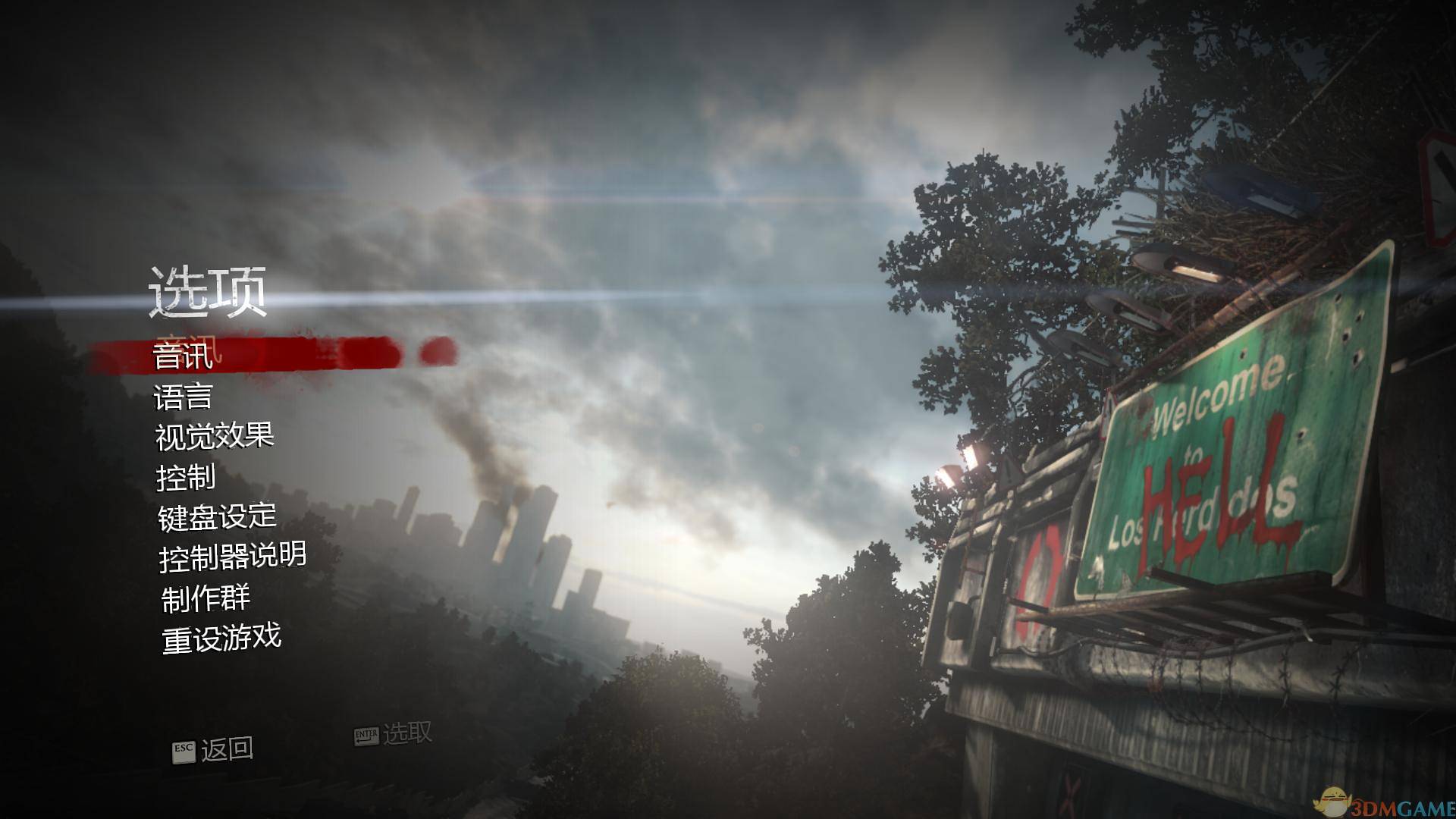Select 重设游戏 to reset the game

[221, 638]
